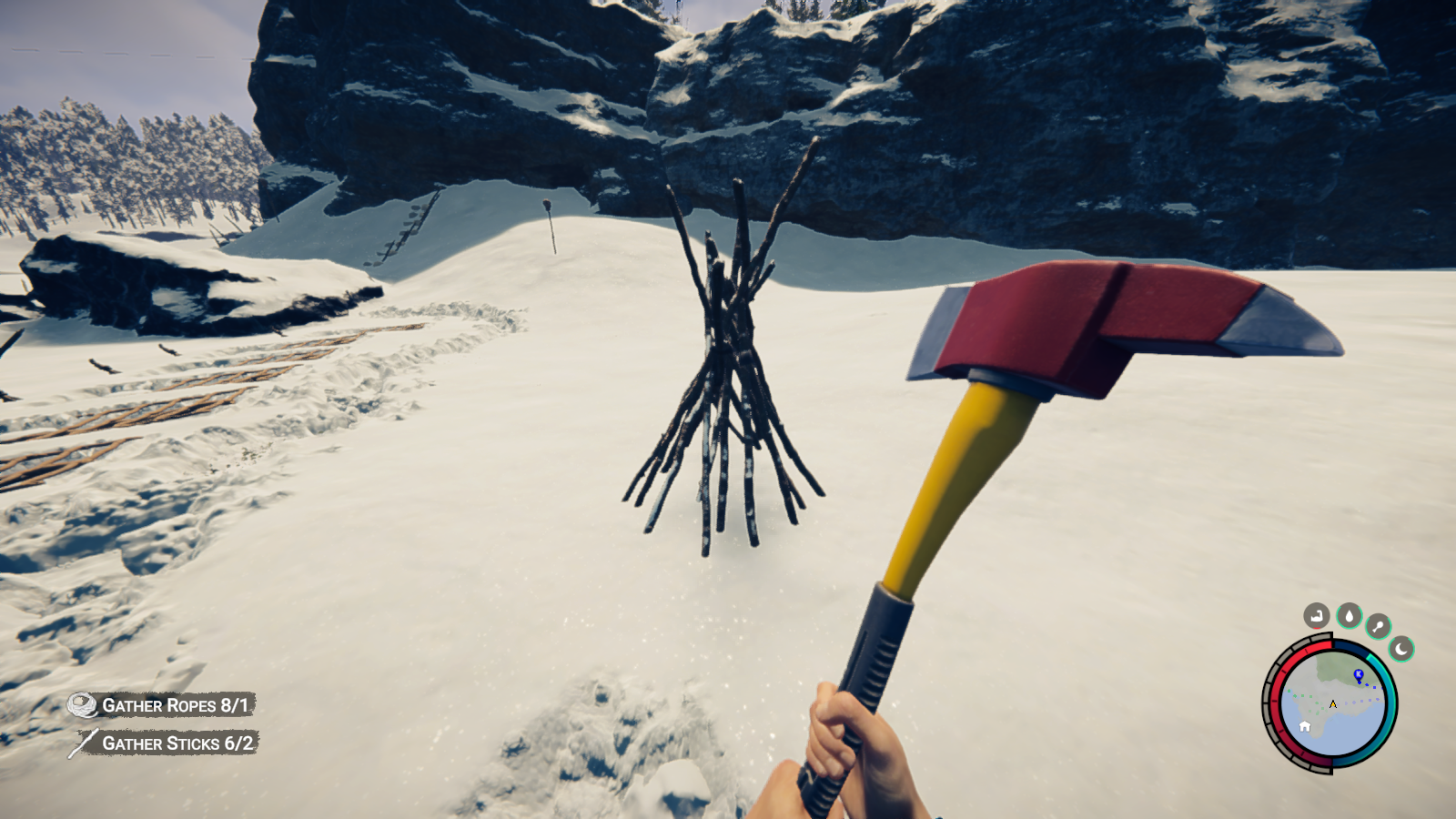Viewport: 1456px width, 819px height.
Task: Click the home shelter marker on the minimap
Action: 1305,726
